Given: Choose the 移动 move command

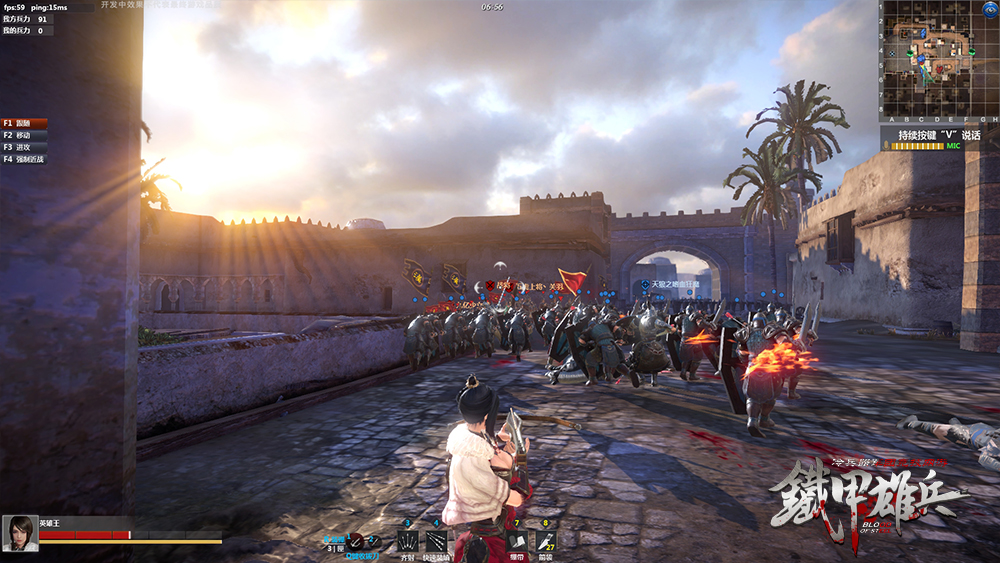Looking at the screenshot, I should click(24, 135).
